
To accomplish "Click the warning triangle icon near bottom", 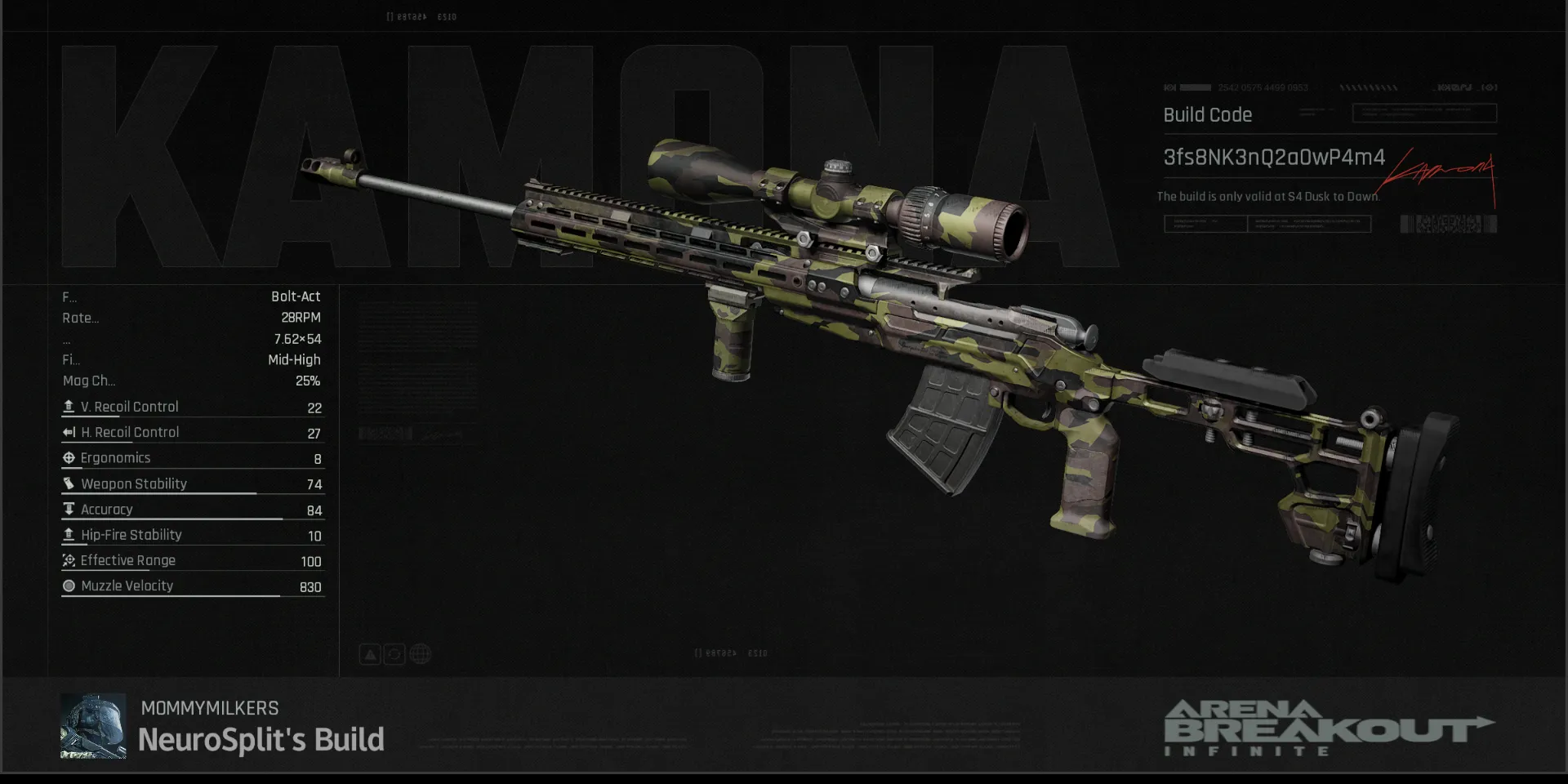I will pos(369,653).
